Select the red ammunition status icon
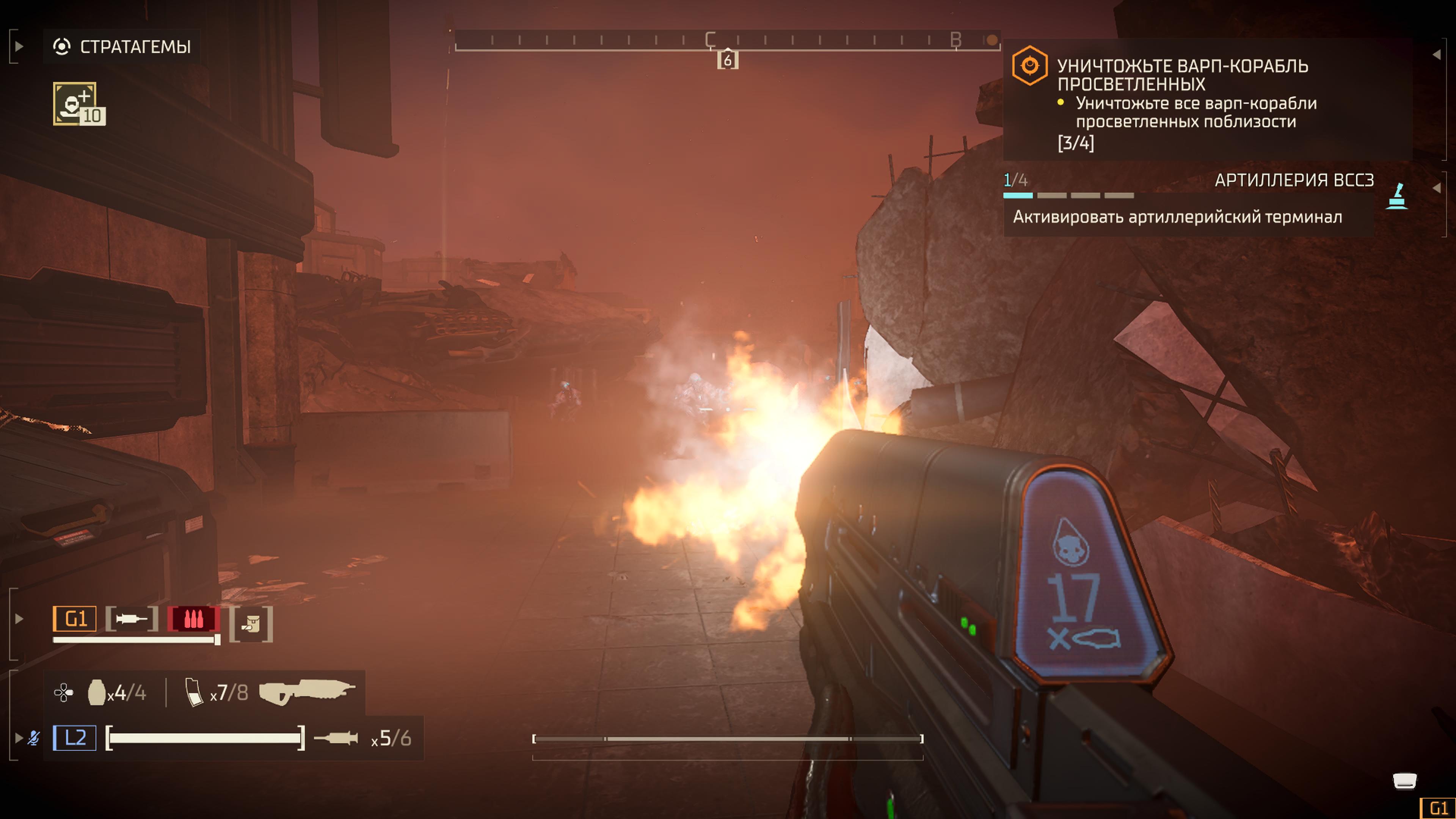 click(193, 619)
